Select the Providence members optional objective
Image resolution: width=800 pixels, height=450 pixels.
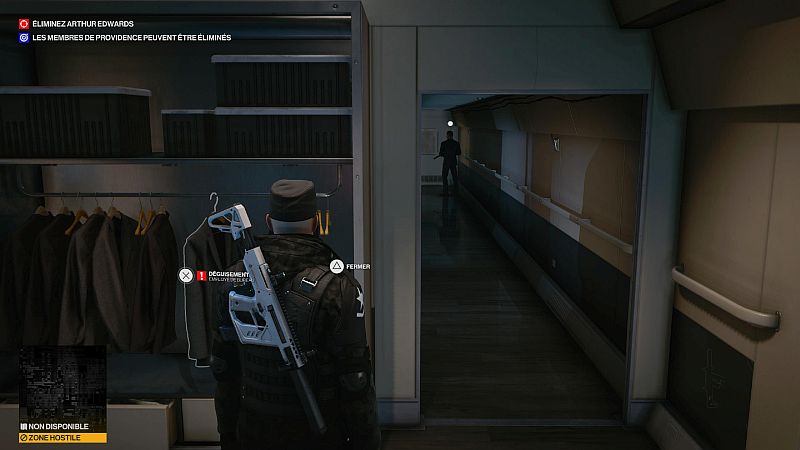(130, 38)
